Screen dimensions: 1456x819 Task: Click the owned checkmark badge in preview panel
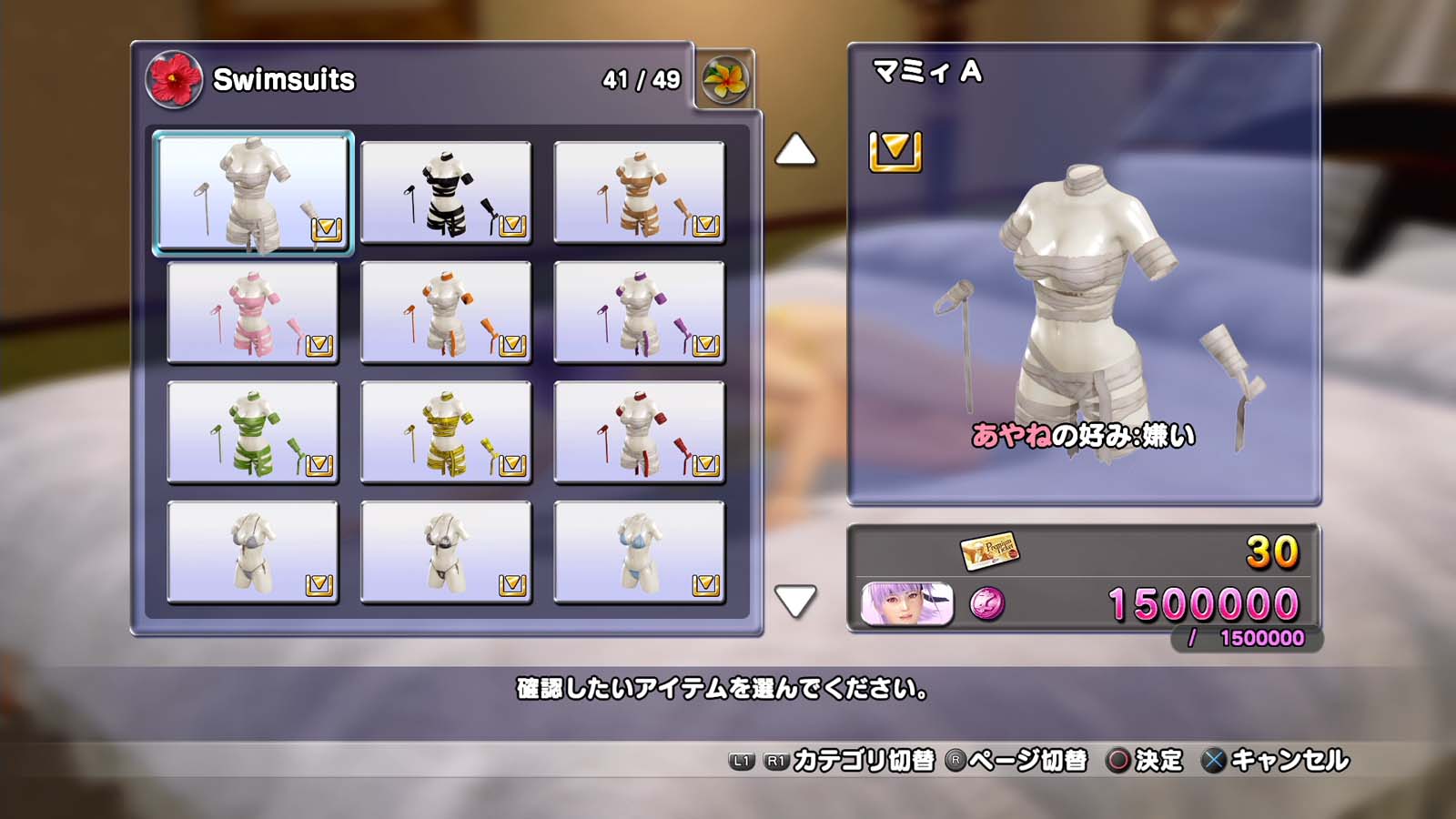(895, 151)
